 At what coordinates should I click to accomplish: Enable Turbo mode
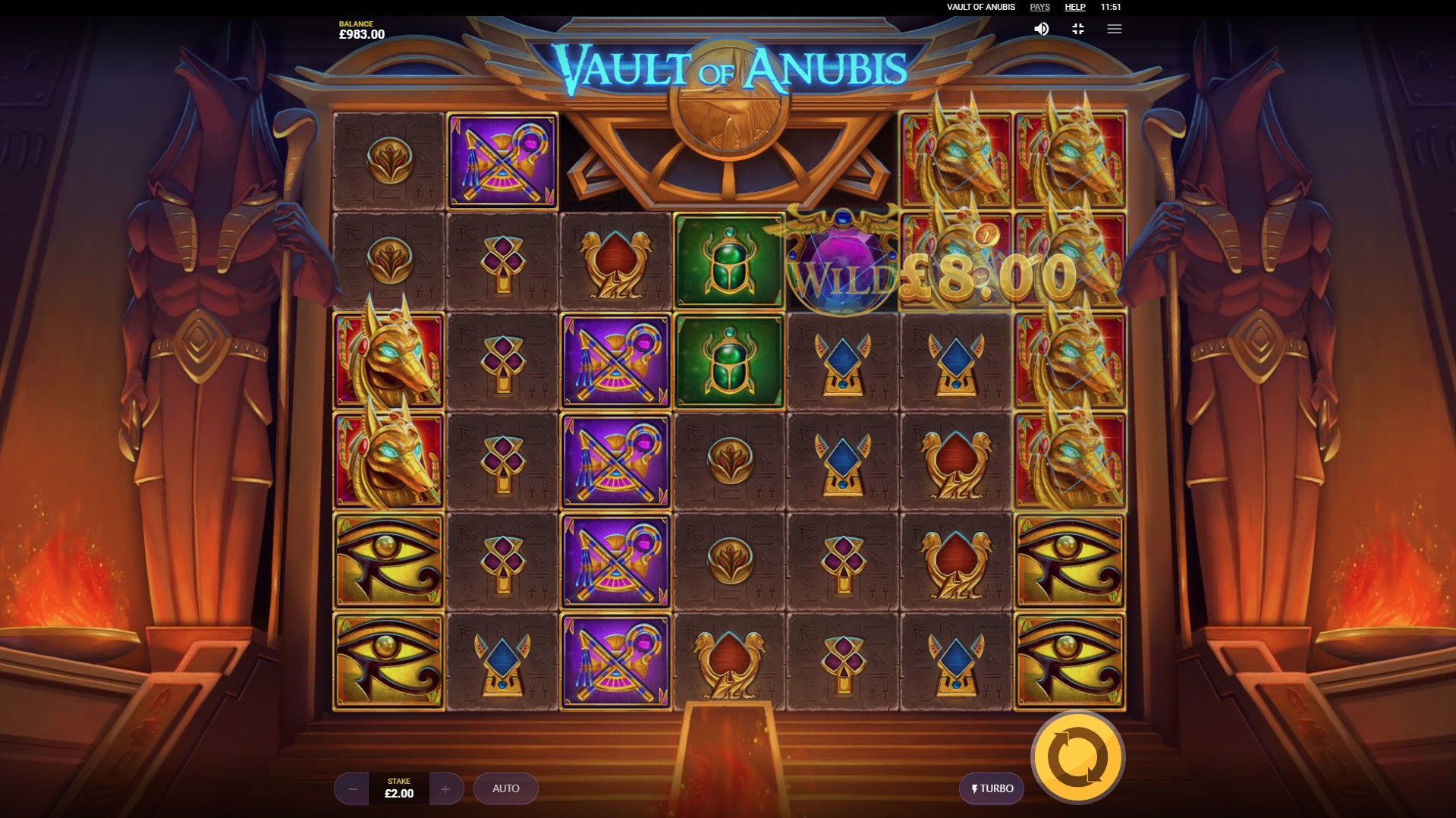(x=991, y=788)
